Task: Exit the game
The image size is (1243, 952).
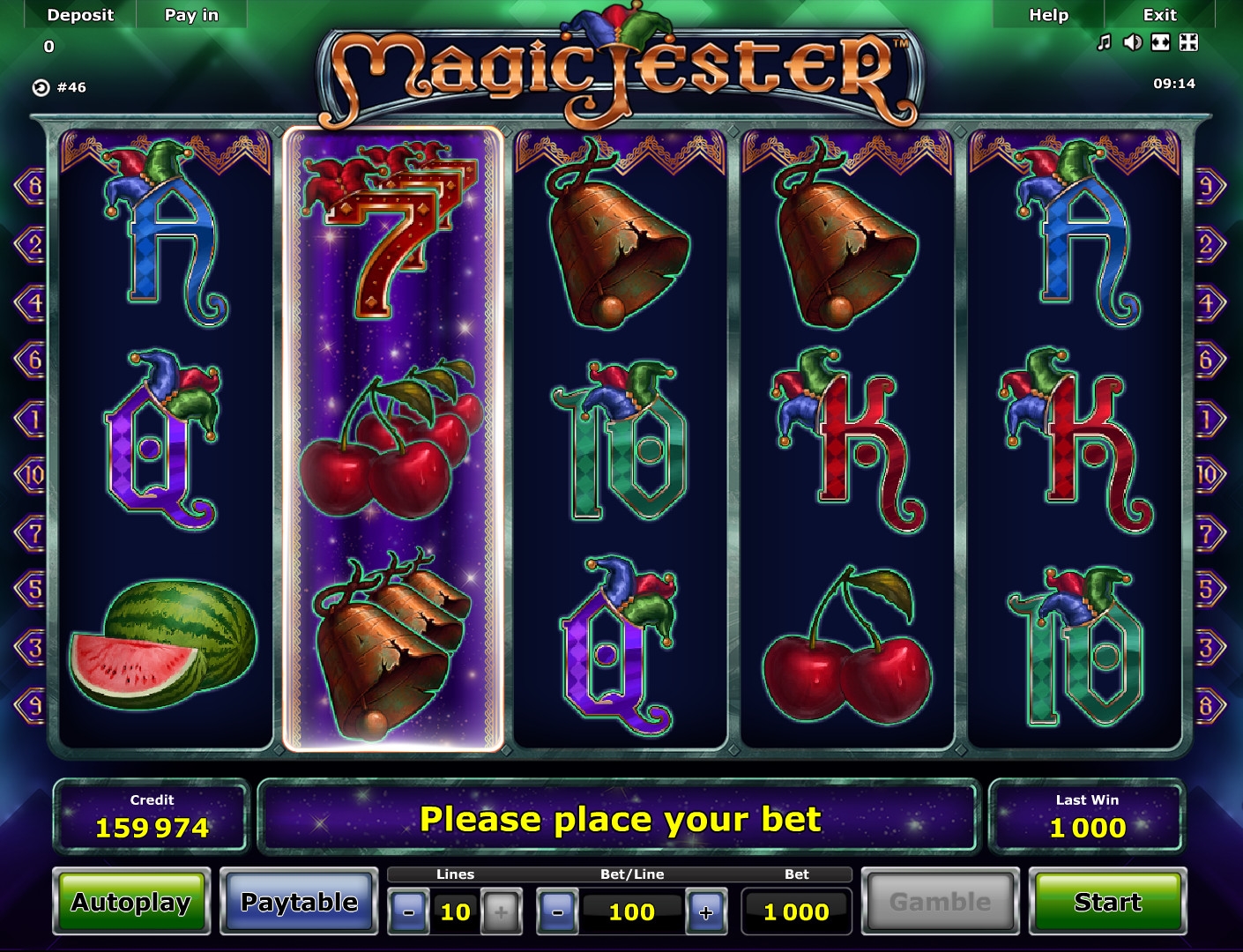Action: click(x=1159, y=15)
